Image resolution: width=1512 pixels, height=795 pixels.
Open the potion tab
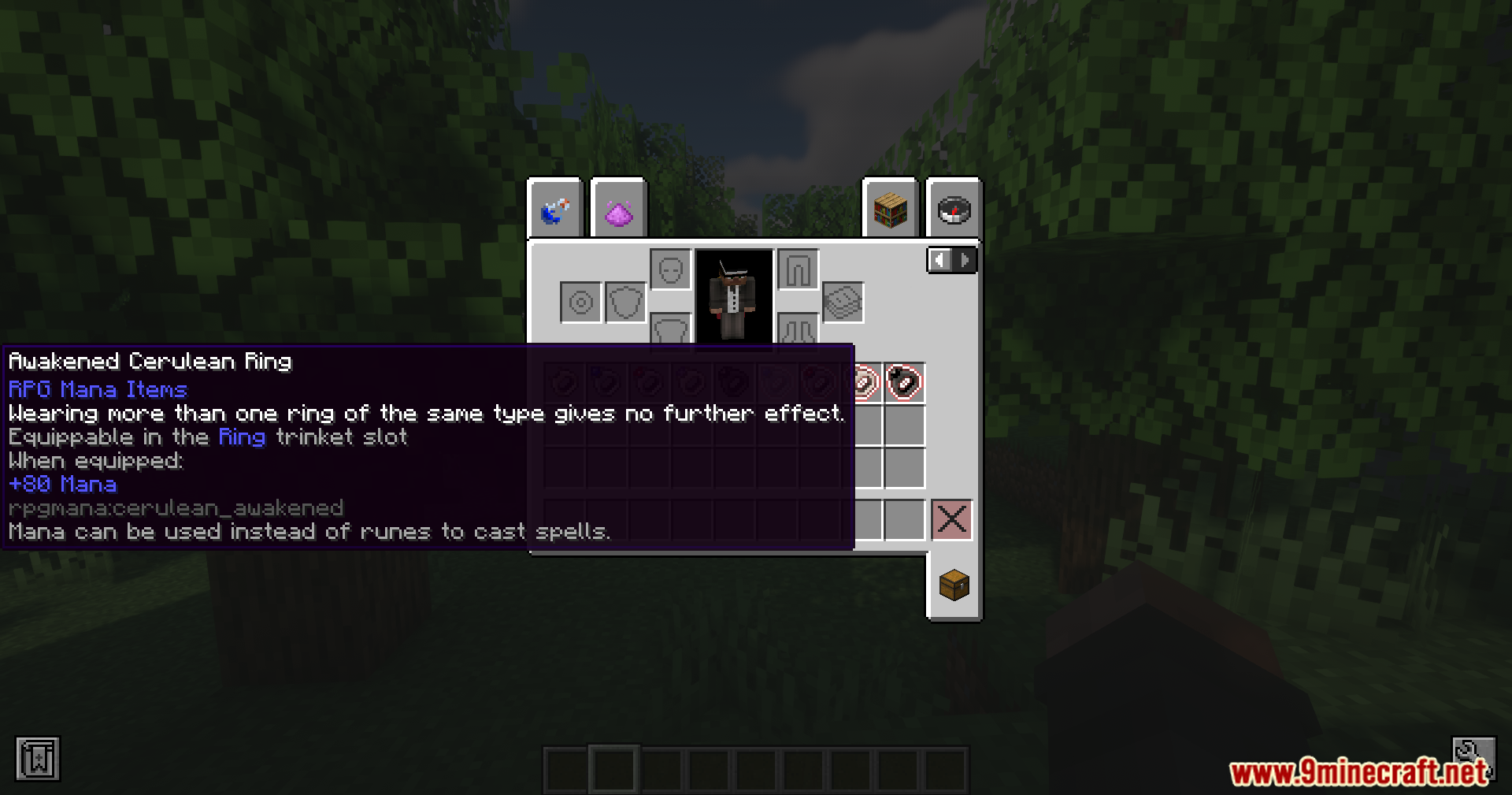point(556,210)
